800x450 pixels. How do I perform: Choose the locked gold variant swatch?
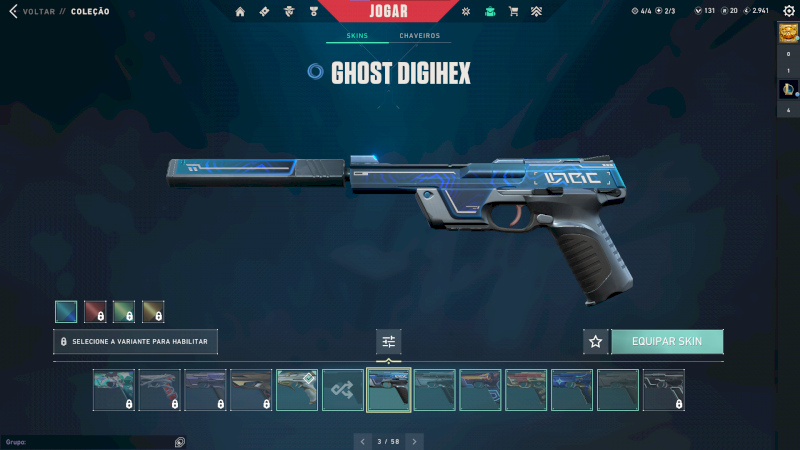pos(153,312)
